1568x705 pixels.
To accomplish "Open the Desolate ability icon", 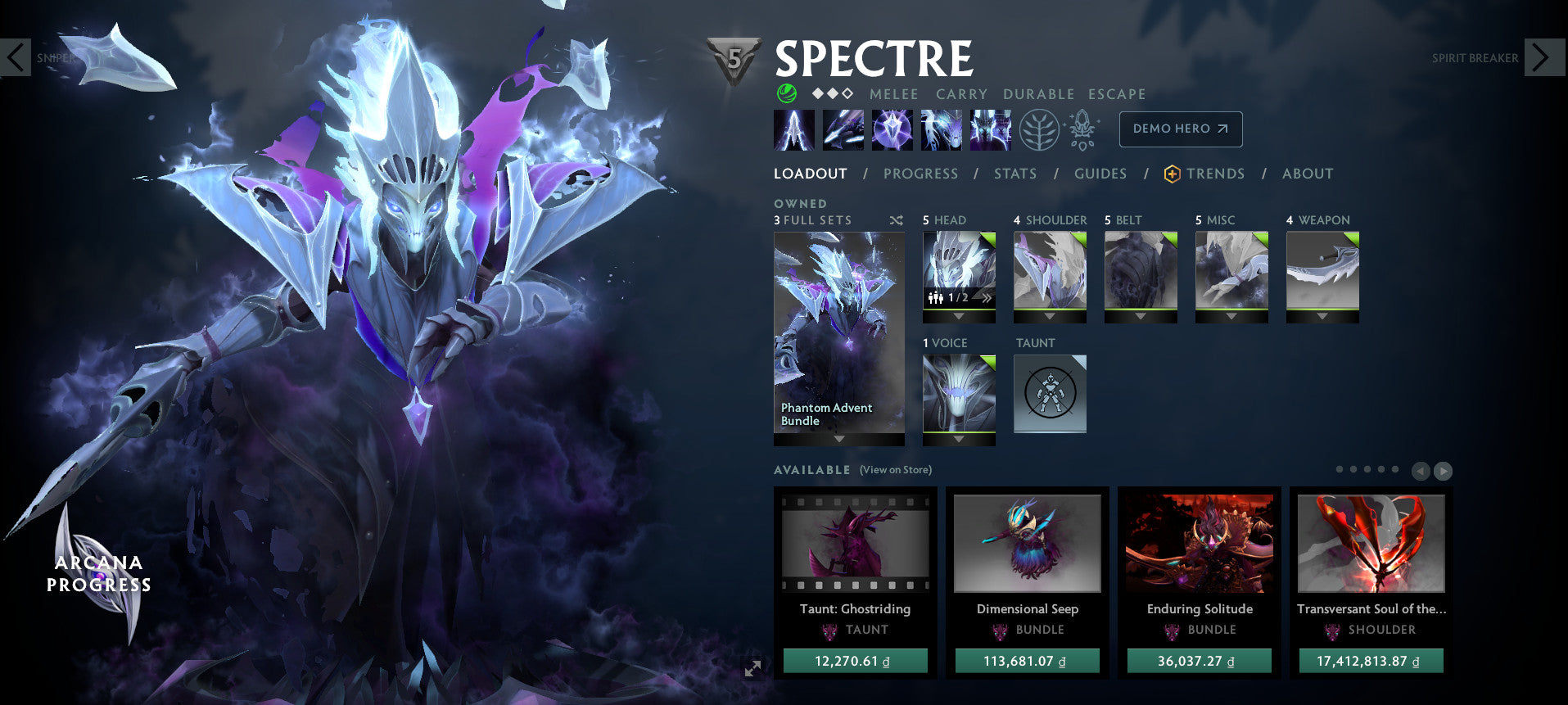I will [x=843, y=129].
